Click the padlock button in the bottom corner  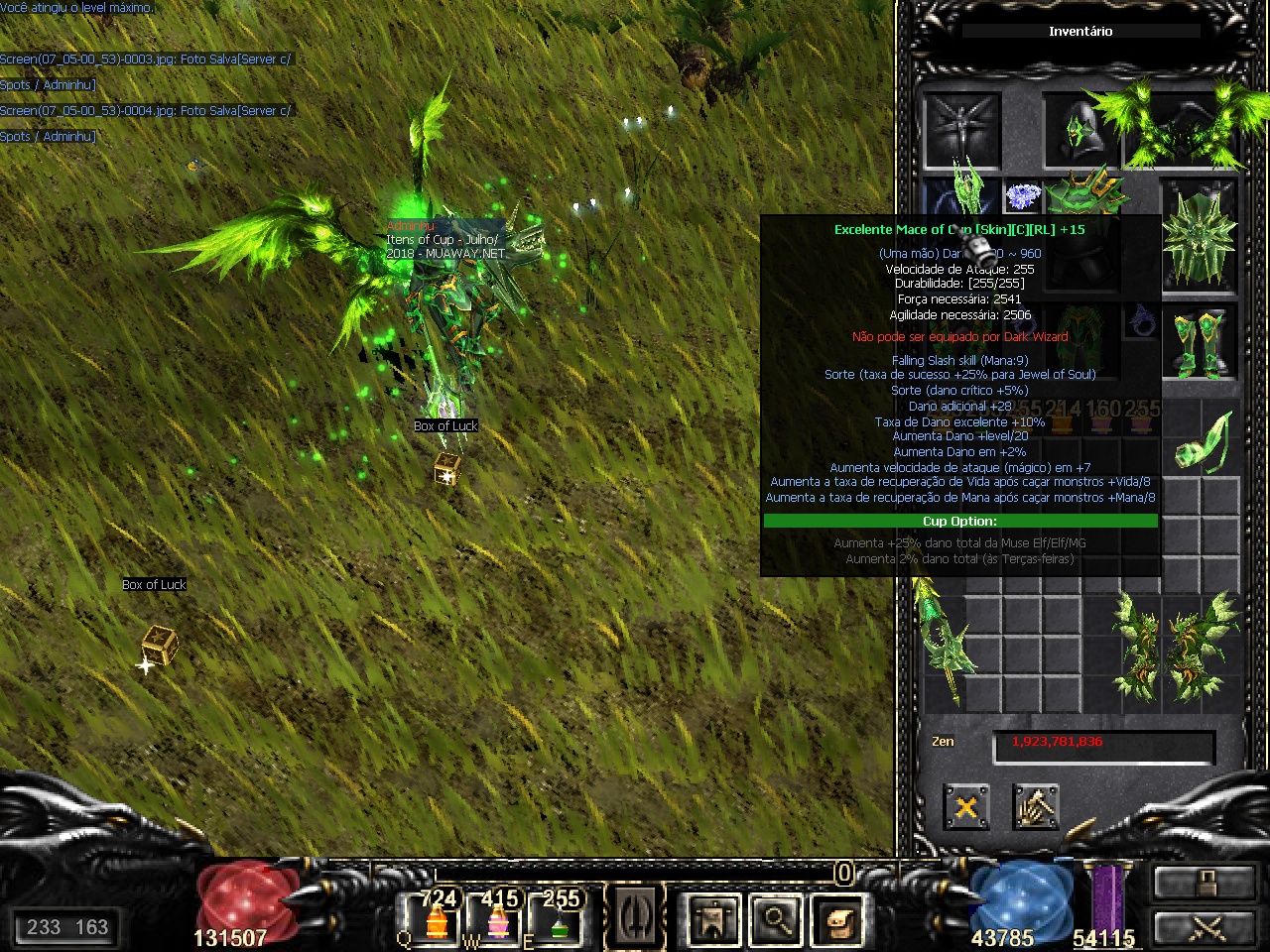(1206, 881)
